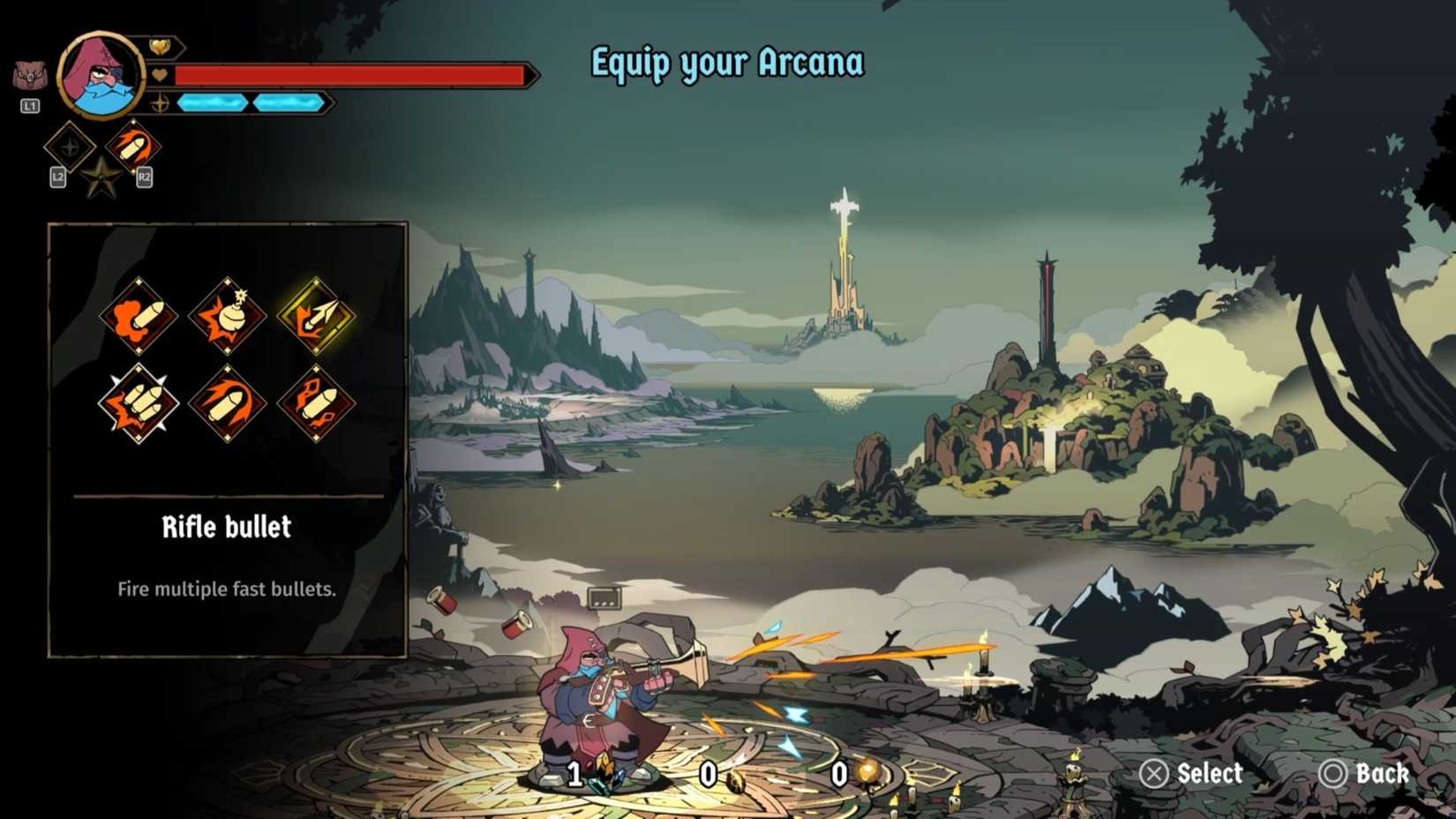The height and width of the screenshot is (819, 1456).
Task: Click the hooded wizard portrait
Action: point(99,75)
